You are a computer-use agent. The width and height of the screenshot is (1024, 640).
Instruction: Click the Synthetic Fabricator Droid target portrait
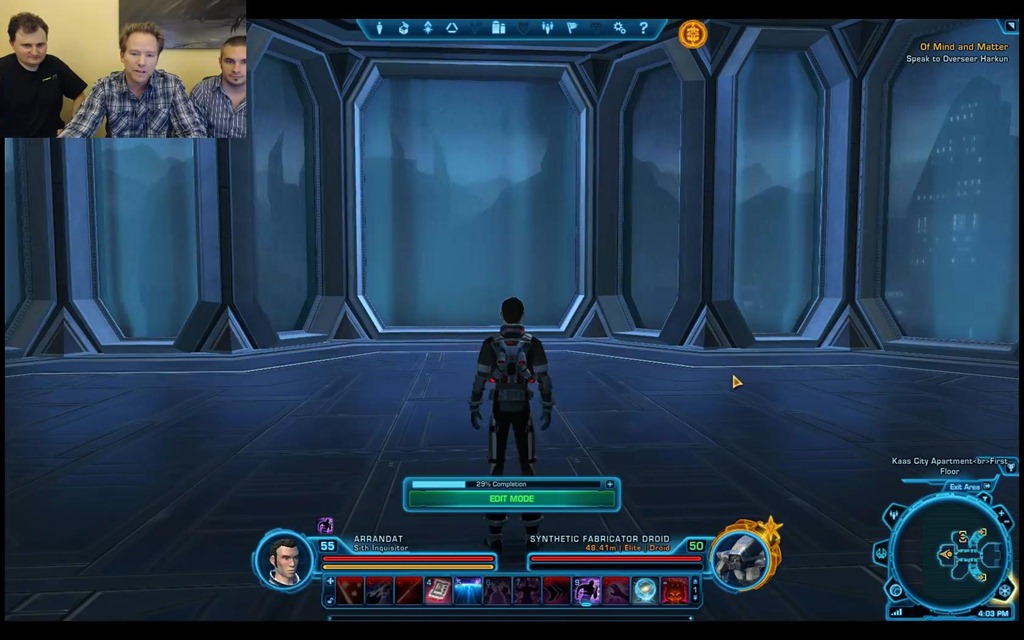(x=741, y=559)
